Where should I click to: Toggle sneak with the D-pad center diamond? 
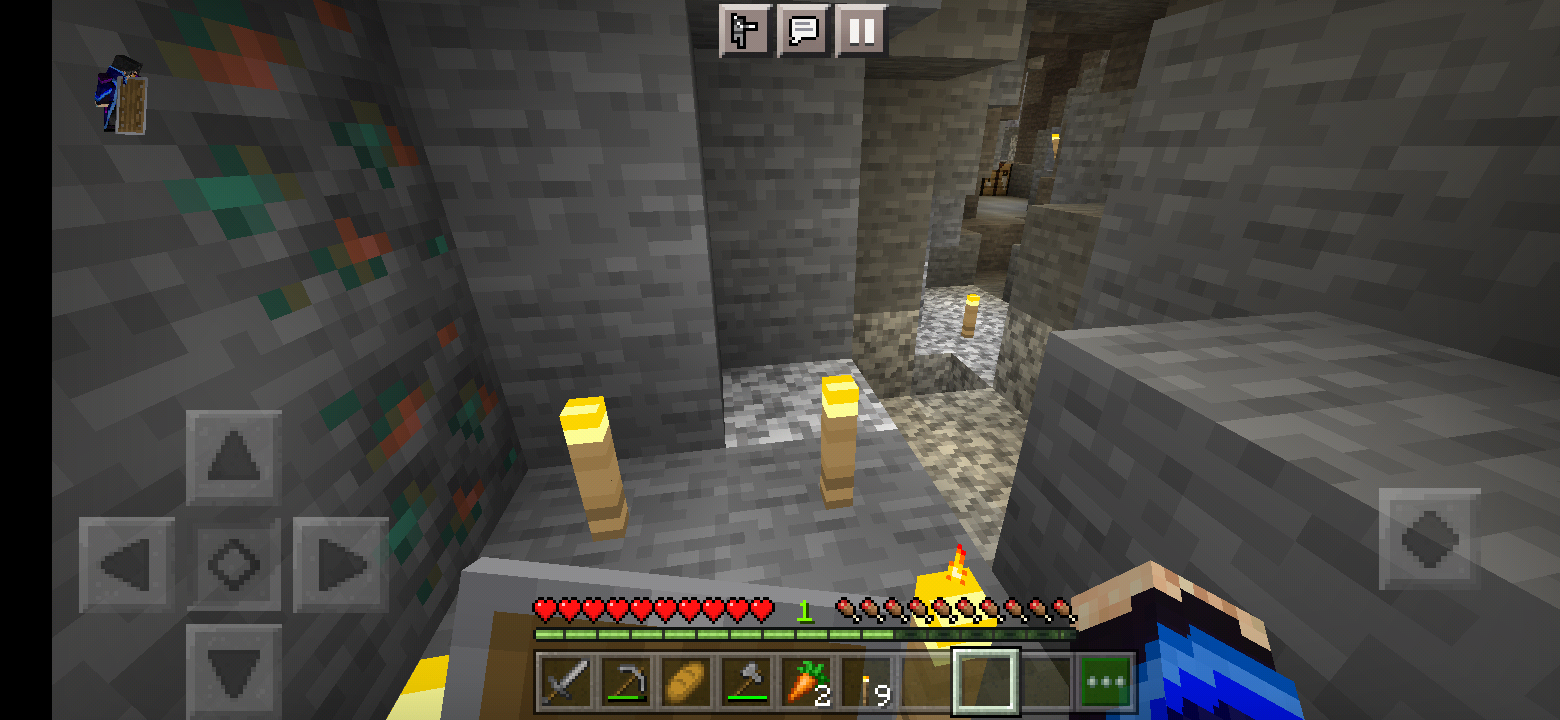pos(234,565)
